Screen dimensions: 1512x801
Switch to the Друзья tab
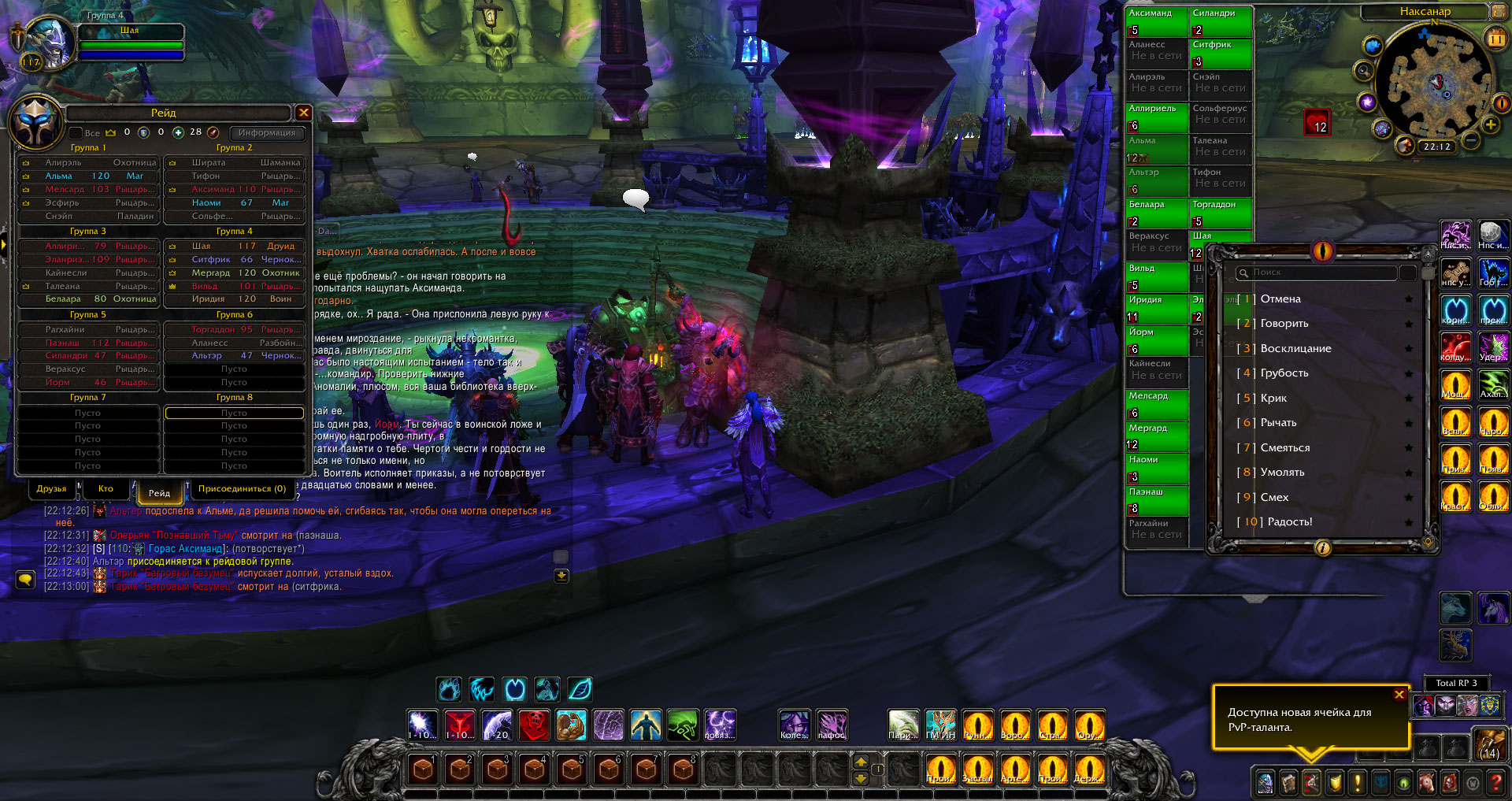point(52,489)
